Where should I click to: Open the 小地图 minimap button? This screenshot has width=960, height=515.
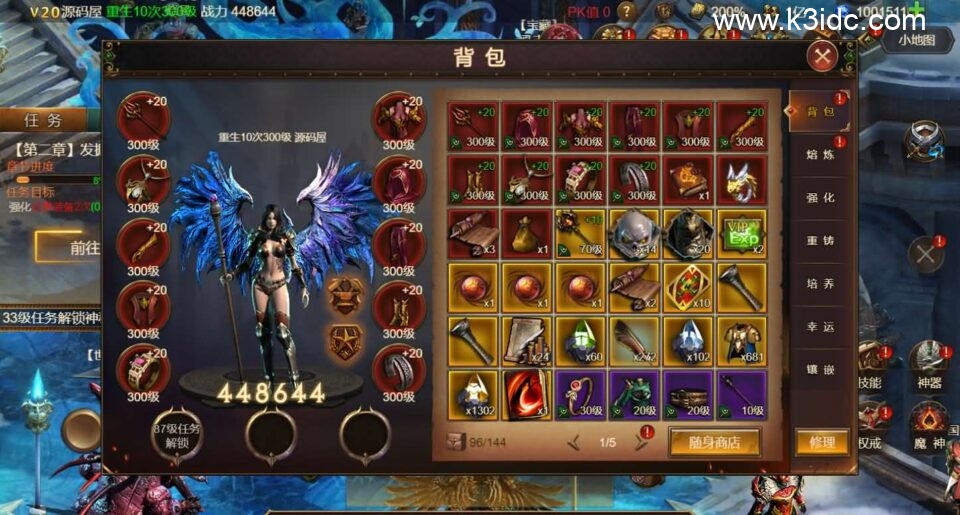916,40
